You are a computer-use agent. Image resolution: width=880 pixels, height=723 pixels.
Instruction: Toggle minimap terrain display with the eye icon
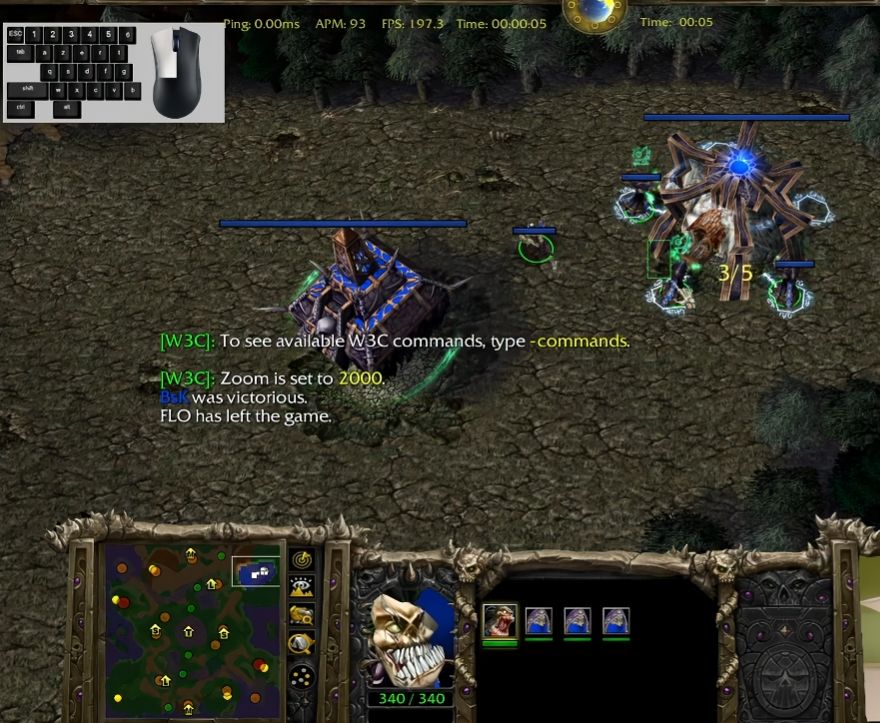tap(301, 588)
